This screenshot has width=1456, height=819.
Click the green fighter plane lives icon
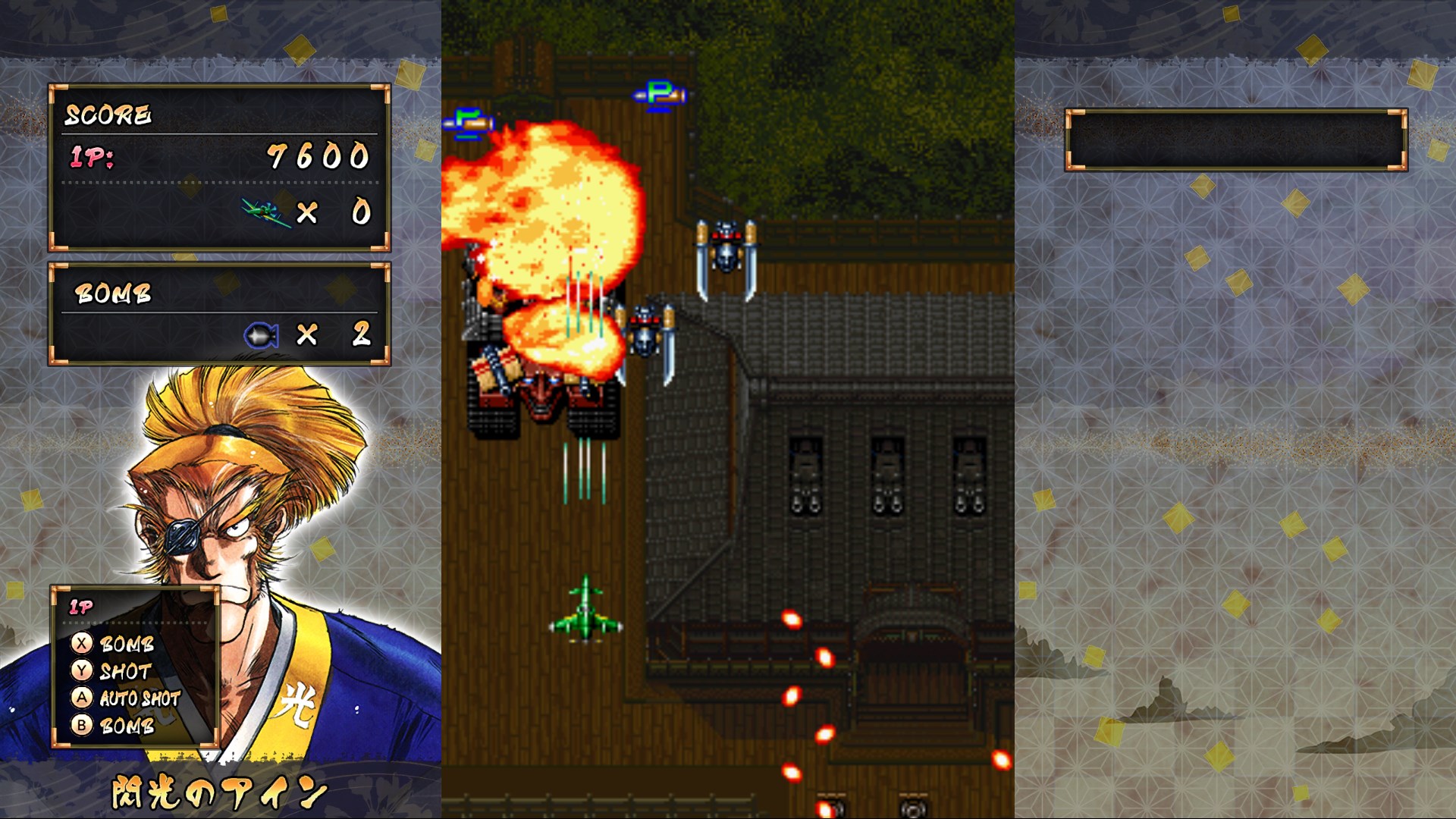265,213
